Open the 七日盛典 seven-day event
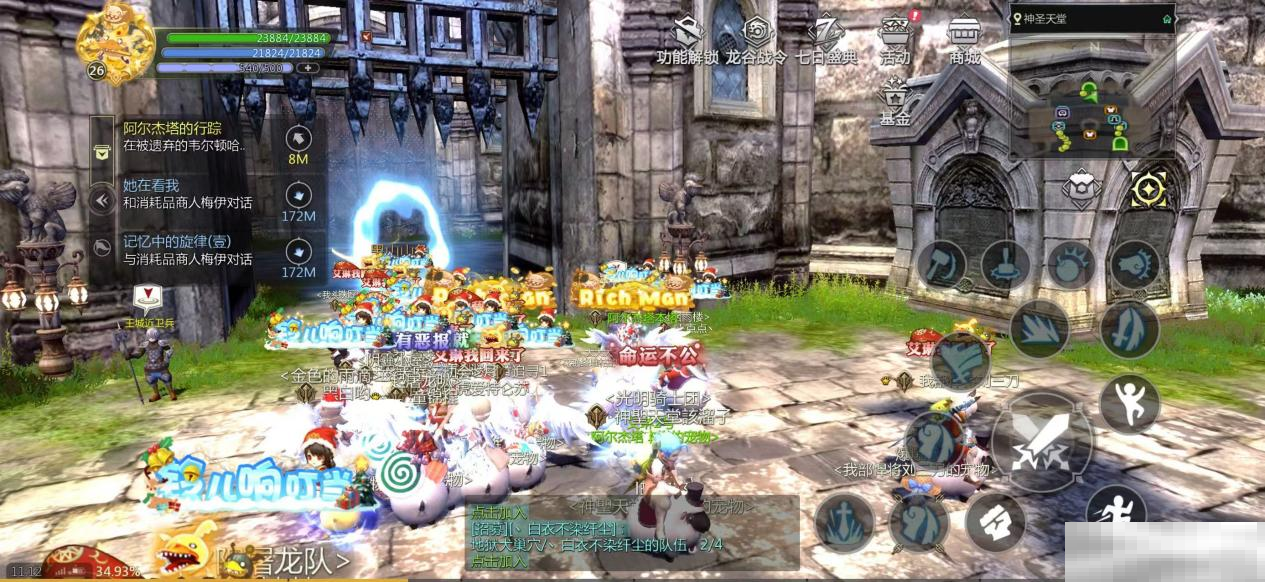This screenshot has width=1265, height=582. tap(826, 41)
